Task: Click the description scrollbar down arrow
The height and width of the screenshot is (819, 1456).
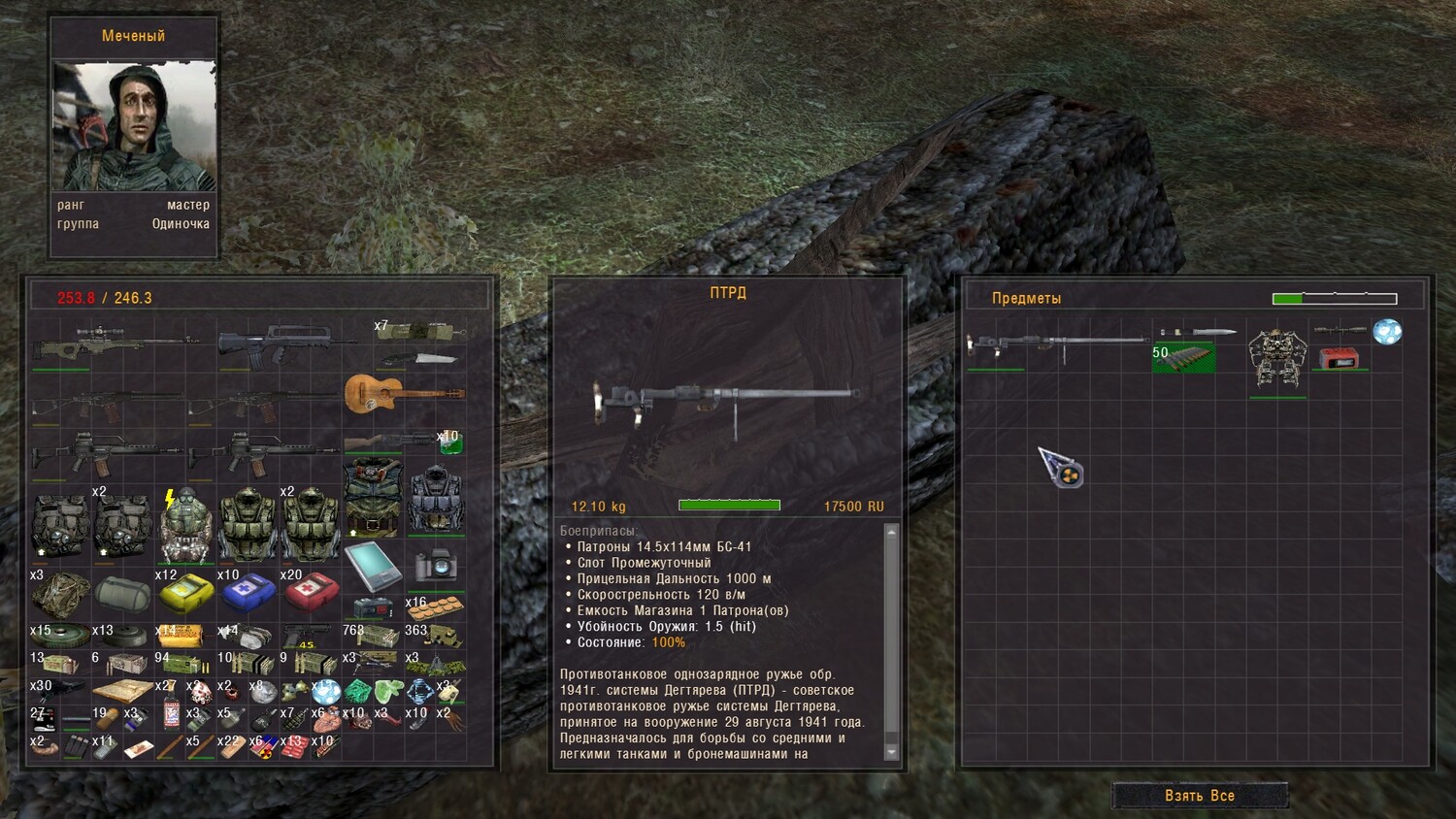Action: [891, 752]
